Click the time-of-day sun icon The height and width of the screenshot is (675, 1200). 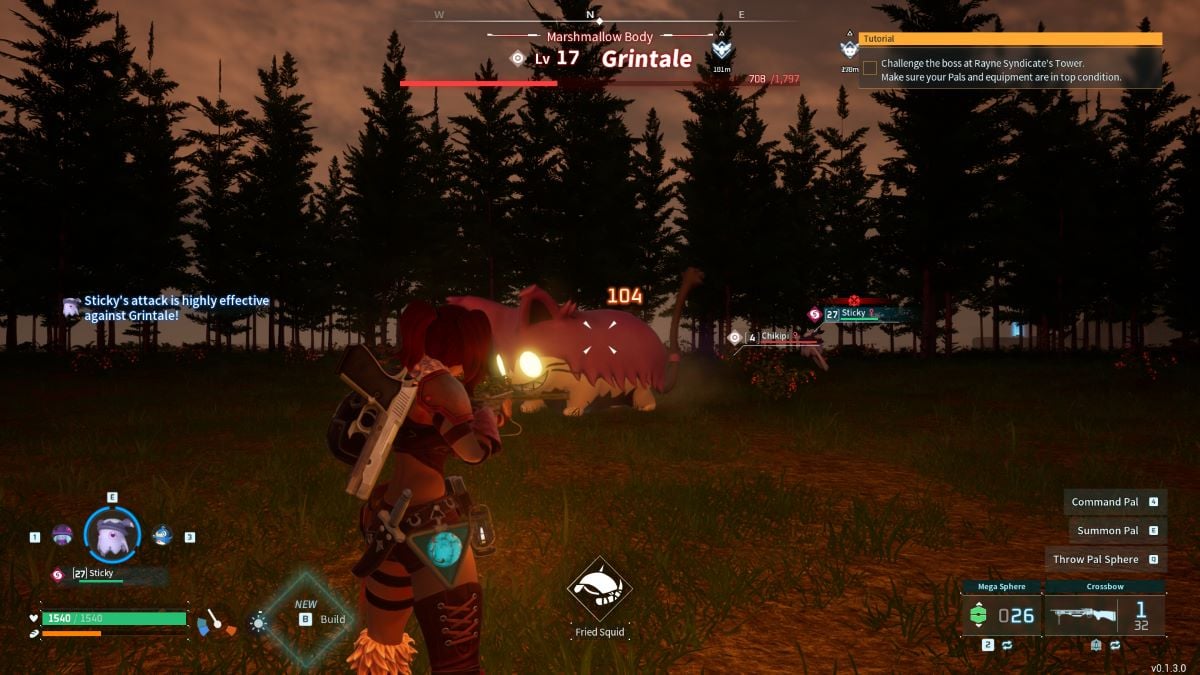click(259, 622)
